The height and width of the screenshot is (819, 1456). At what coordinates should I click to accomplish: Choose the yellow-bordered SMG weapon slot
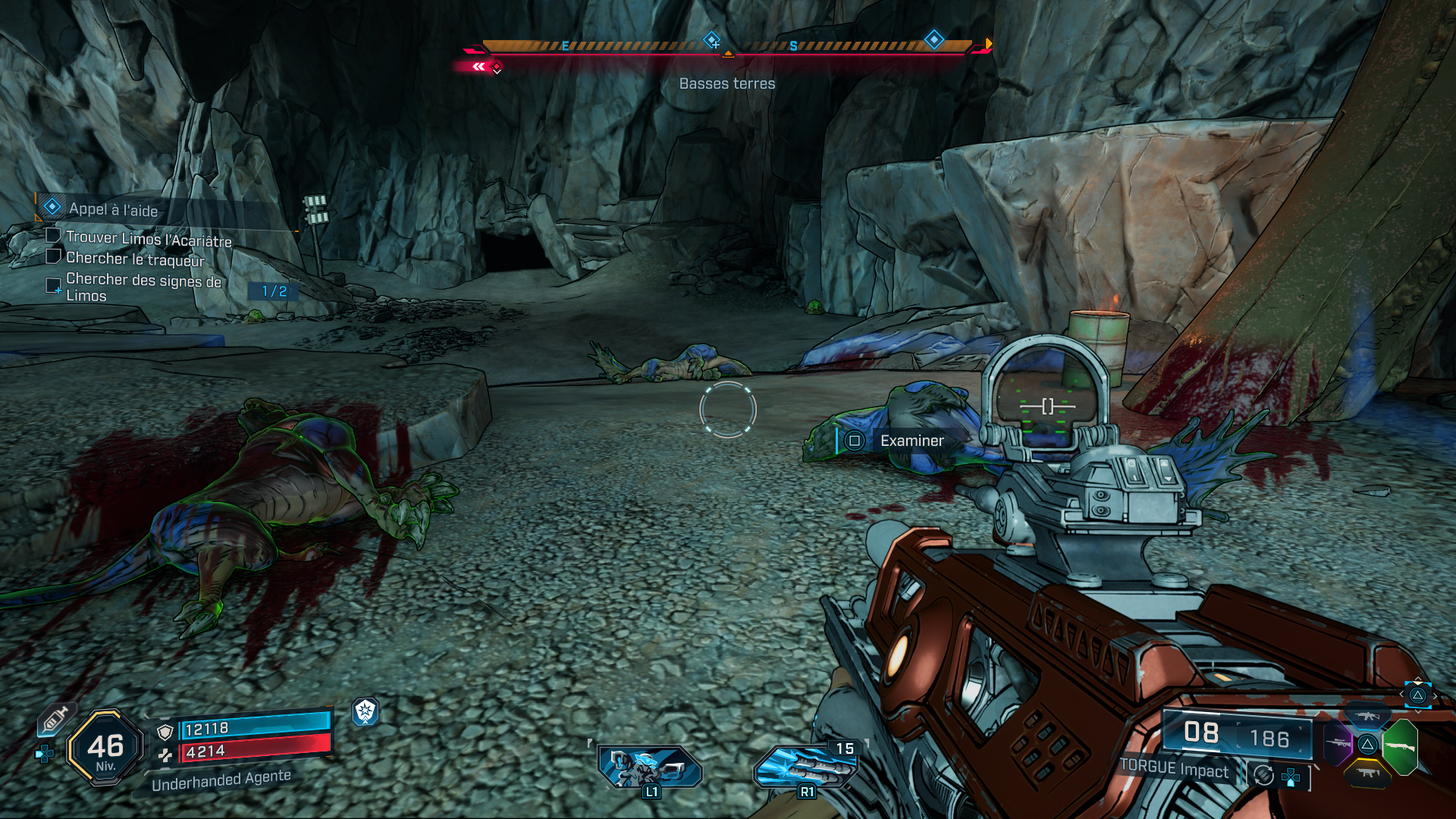point(1367,773)
